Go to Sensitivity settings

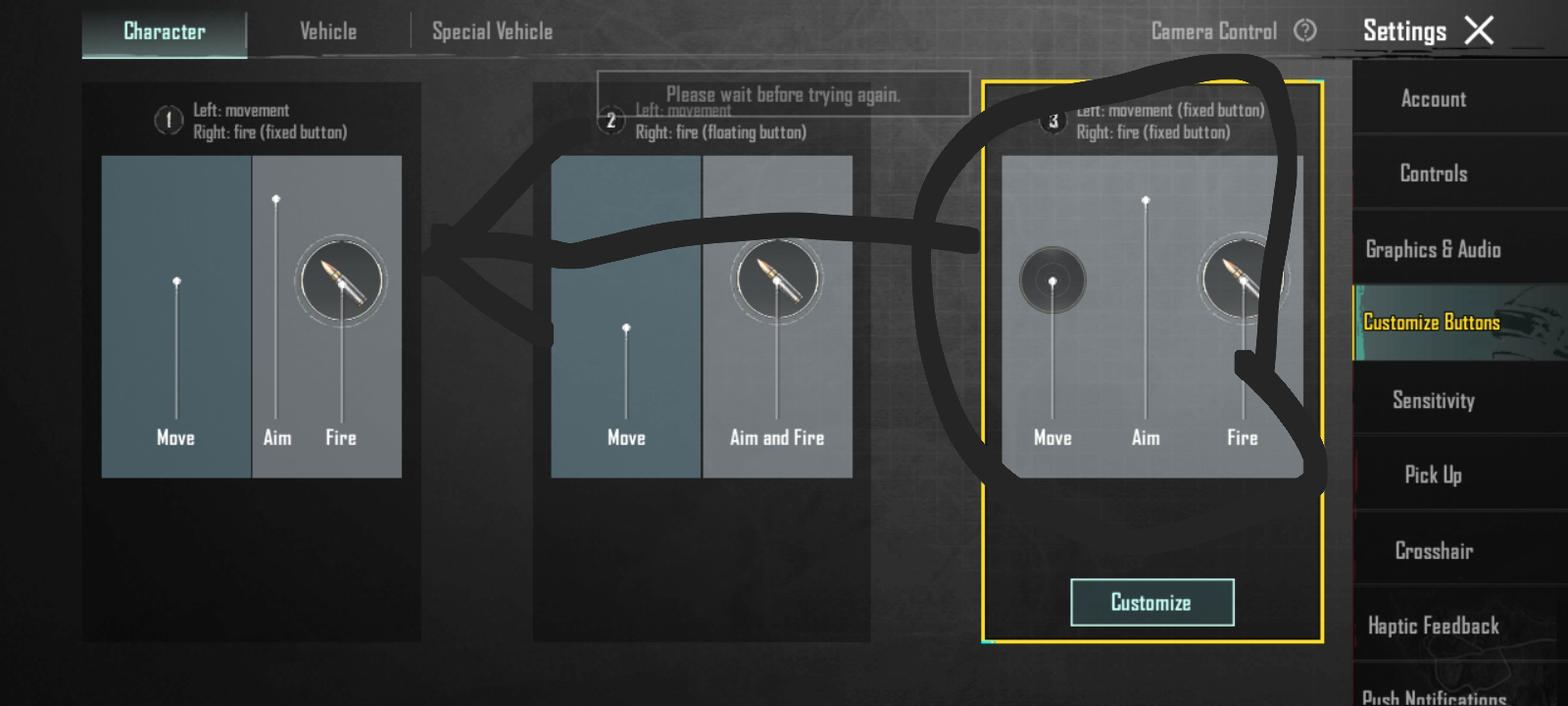pyautogui.click(x=1433, y=400)
